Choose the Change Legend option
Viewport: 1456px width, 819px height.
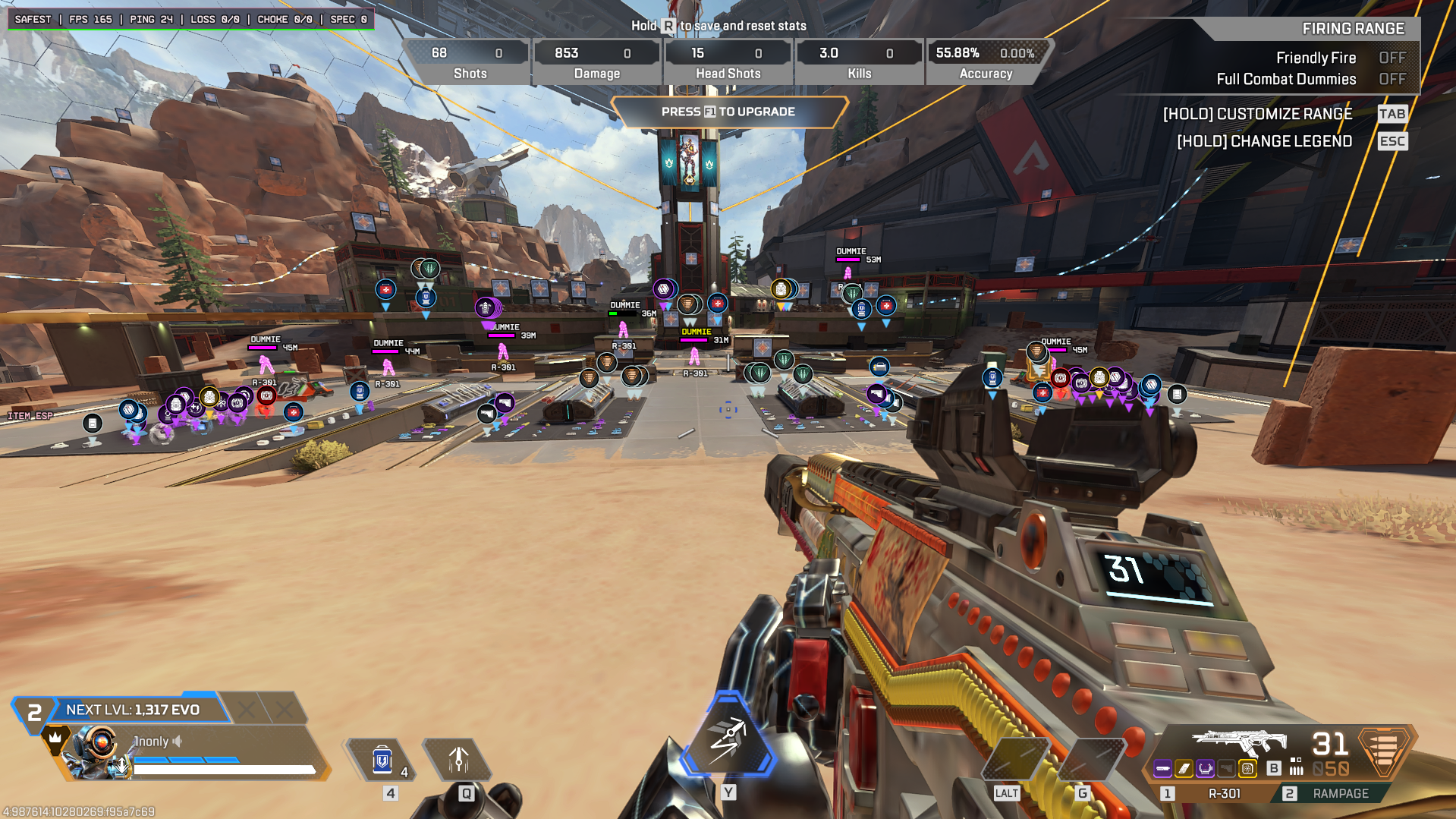click(1264, 141)
